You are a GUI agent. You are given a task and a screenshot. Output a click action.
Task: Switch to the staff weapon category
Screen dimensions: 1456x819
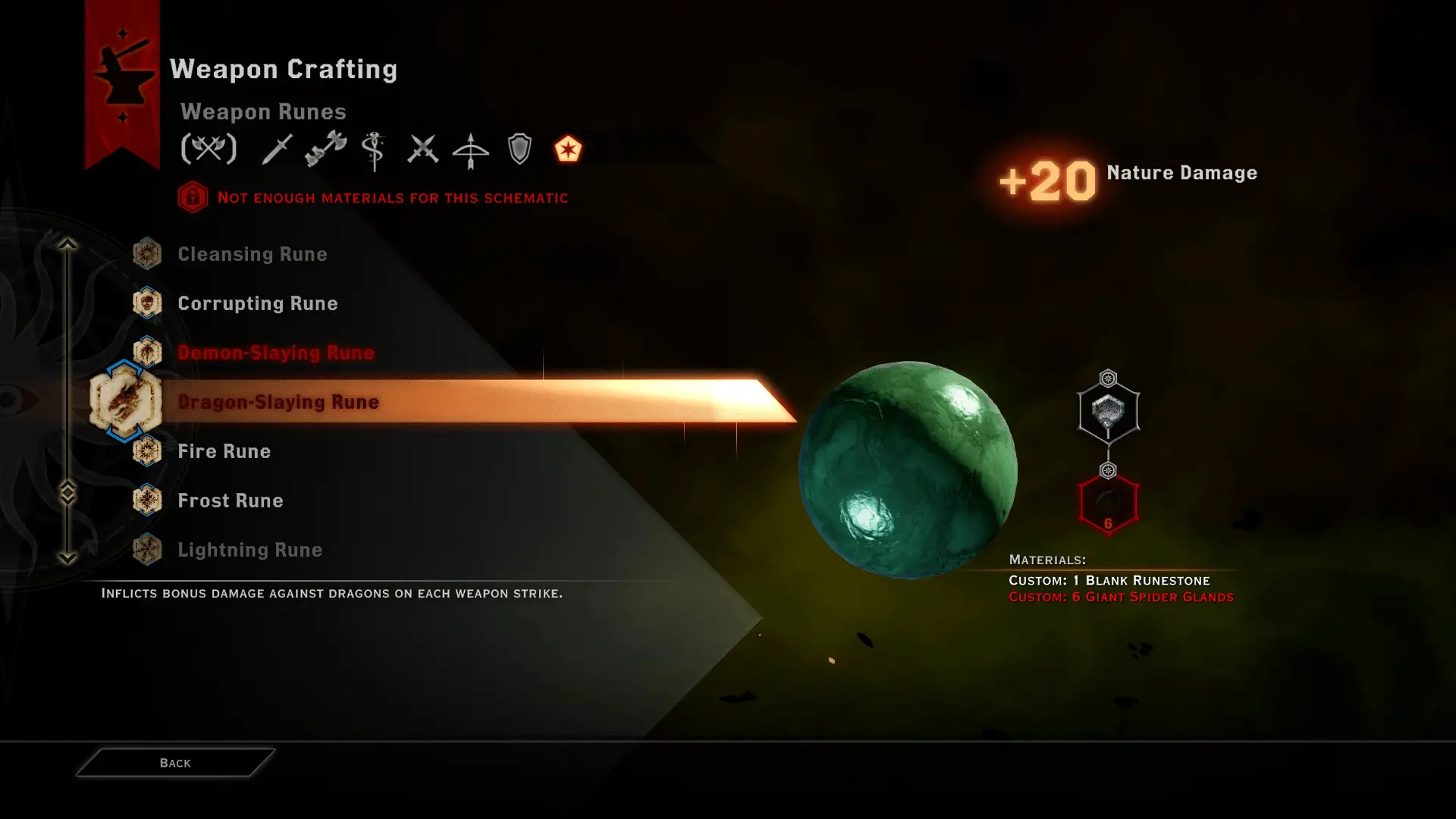(374, 150)
